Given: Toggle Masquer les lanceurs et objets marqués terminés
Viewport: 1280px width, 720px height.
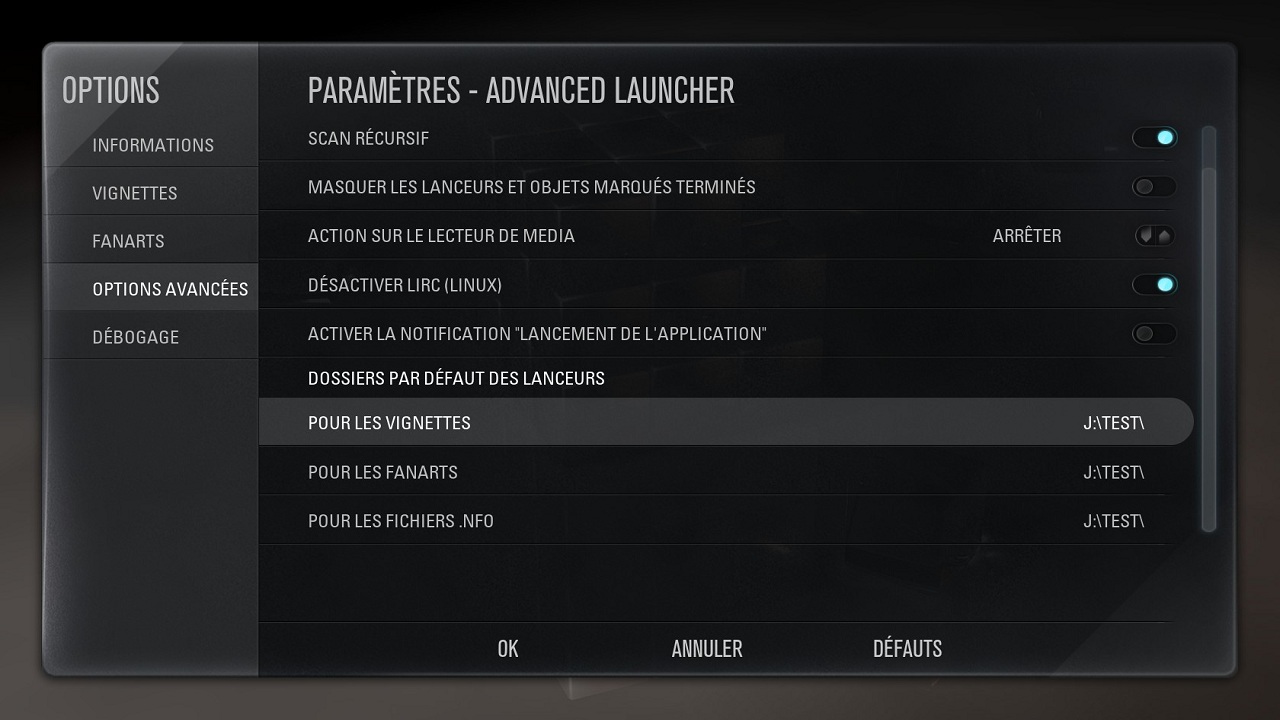Looking at the screenshot, I should (1154, 187).
